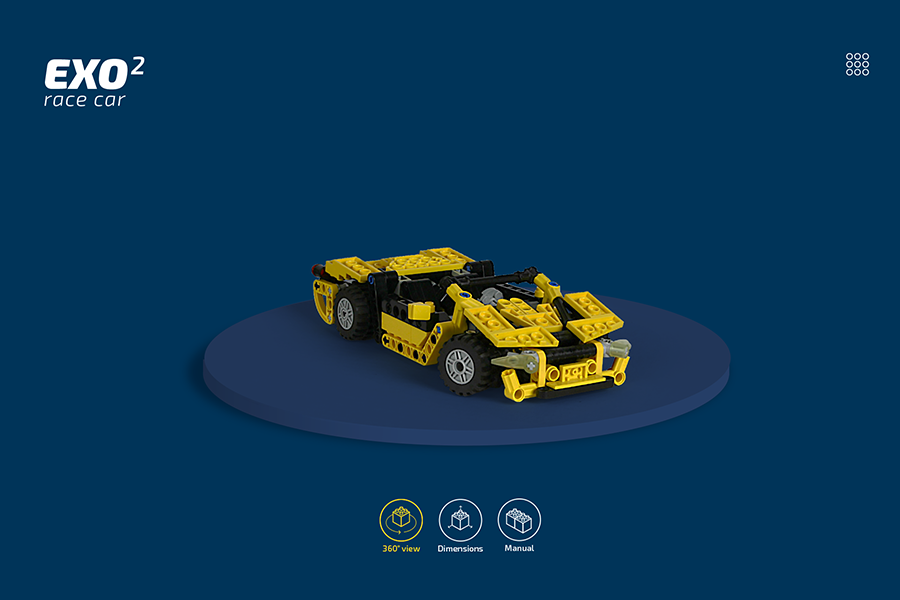Open the nine-dot grid menu

click(857, 64)
